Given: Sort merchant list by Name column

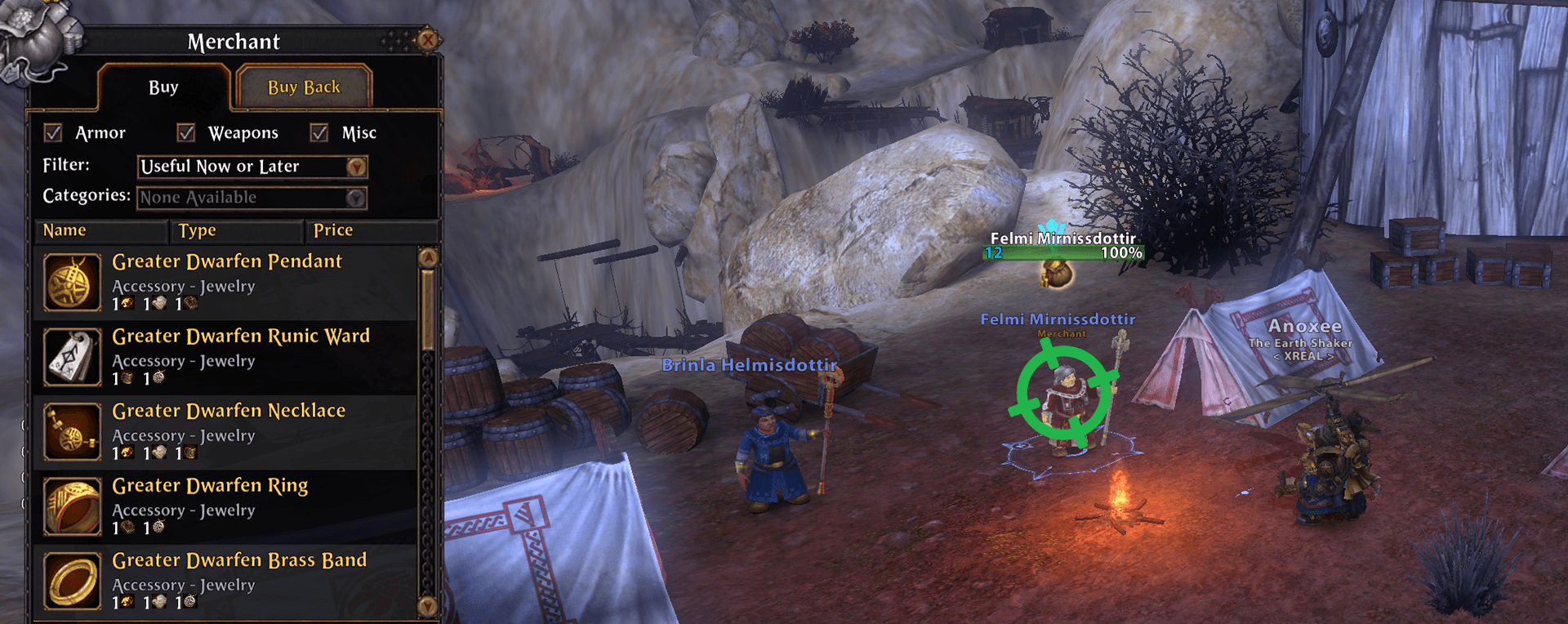Looking at the screenshot, I should (65, 230).
